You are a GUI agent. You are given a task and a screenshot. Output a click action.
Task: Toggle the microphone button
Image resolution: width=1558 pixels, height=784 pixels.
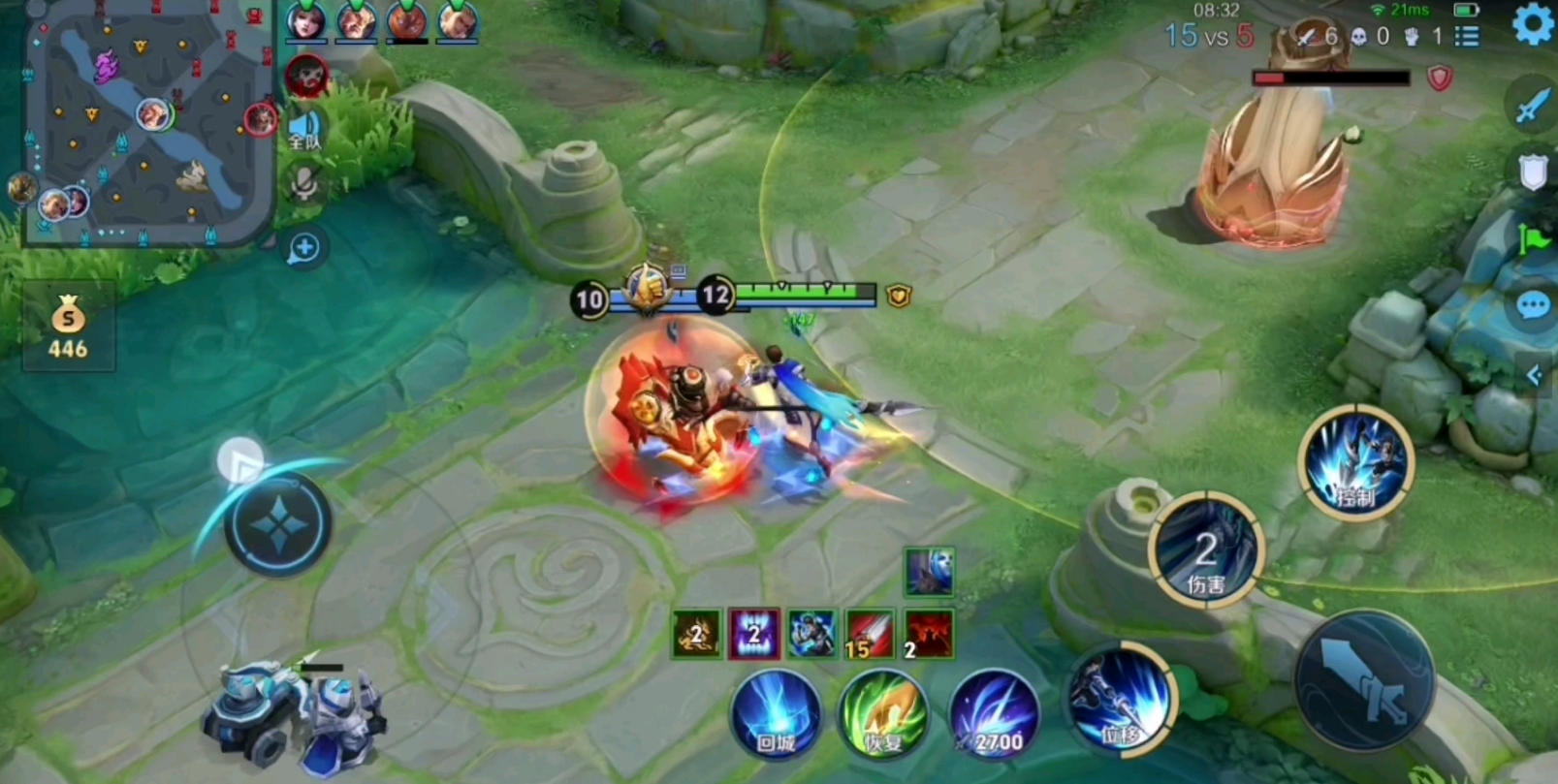tap(304, 184)
